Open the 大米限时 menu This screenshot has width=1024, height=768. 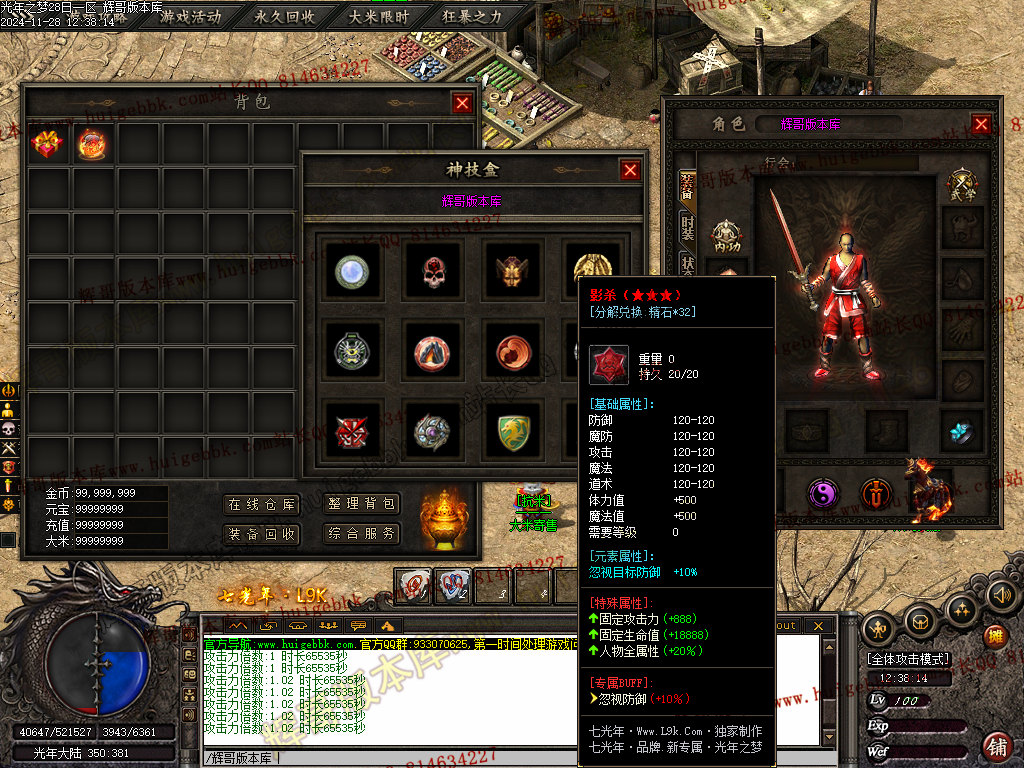tap(378, 16)
